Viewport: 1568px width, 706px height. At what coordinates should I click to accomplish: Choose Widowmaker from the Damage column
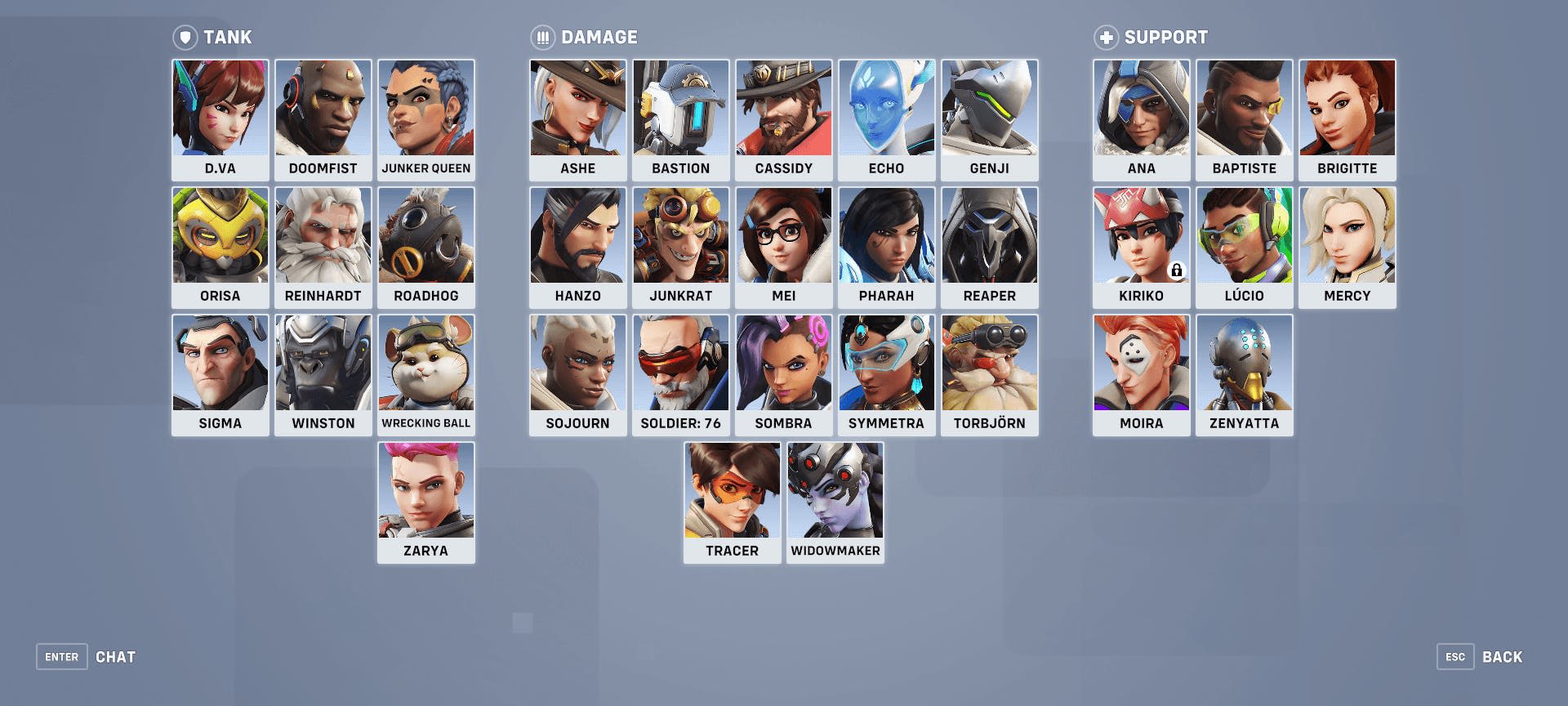coord(835,489)
